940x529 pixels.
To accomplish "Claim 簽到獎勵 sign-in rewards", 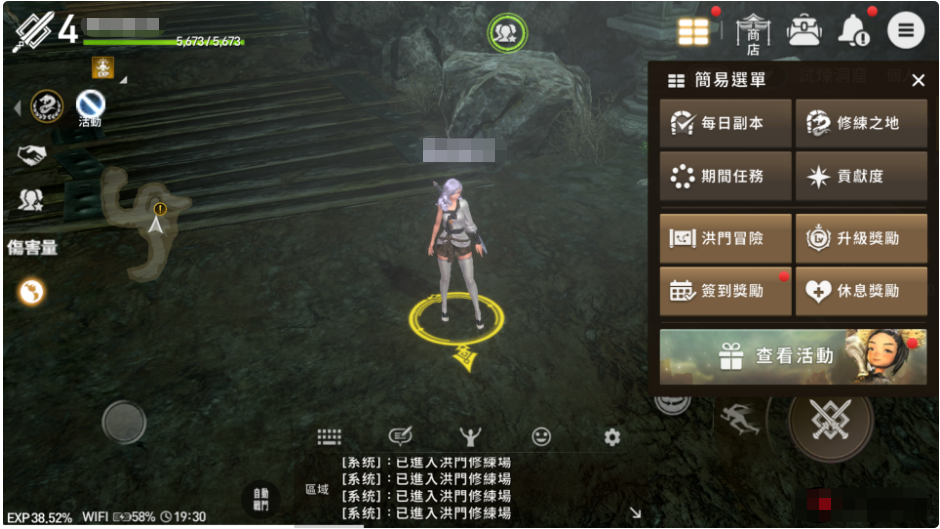I will point(725,291).
